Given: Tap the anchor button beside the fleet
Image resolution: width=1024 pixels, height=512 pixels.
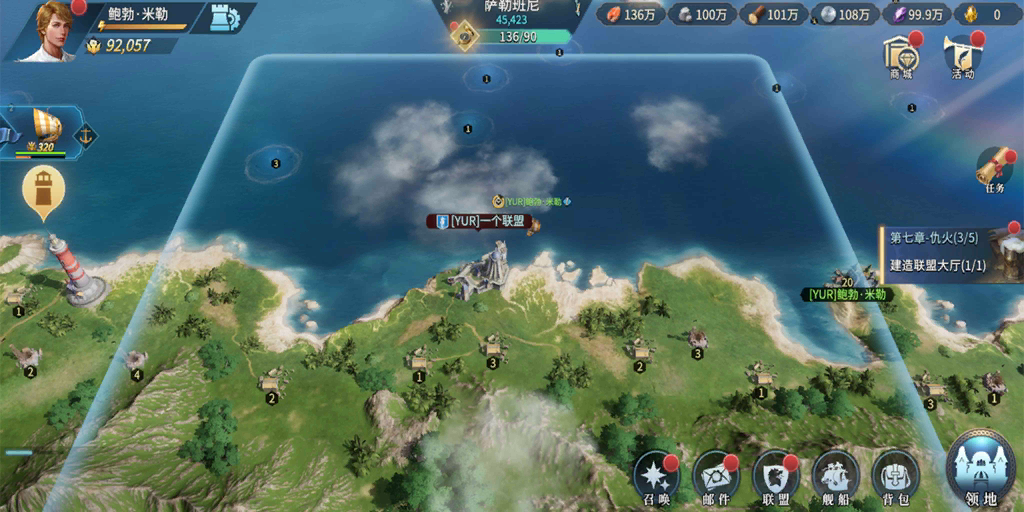Looking at the screenshot, I should click(86, 134).
